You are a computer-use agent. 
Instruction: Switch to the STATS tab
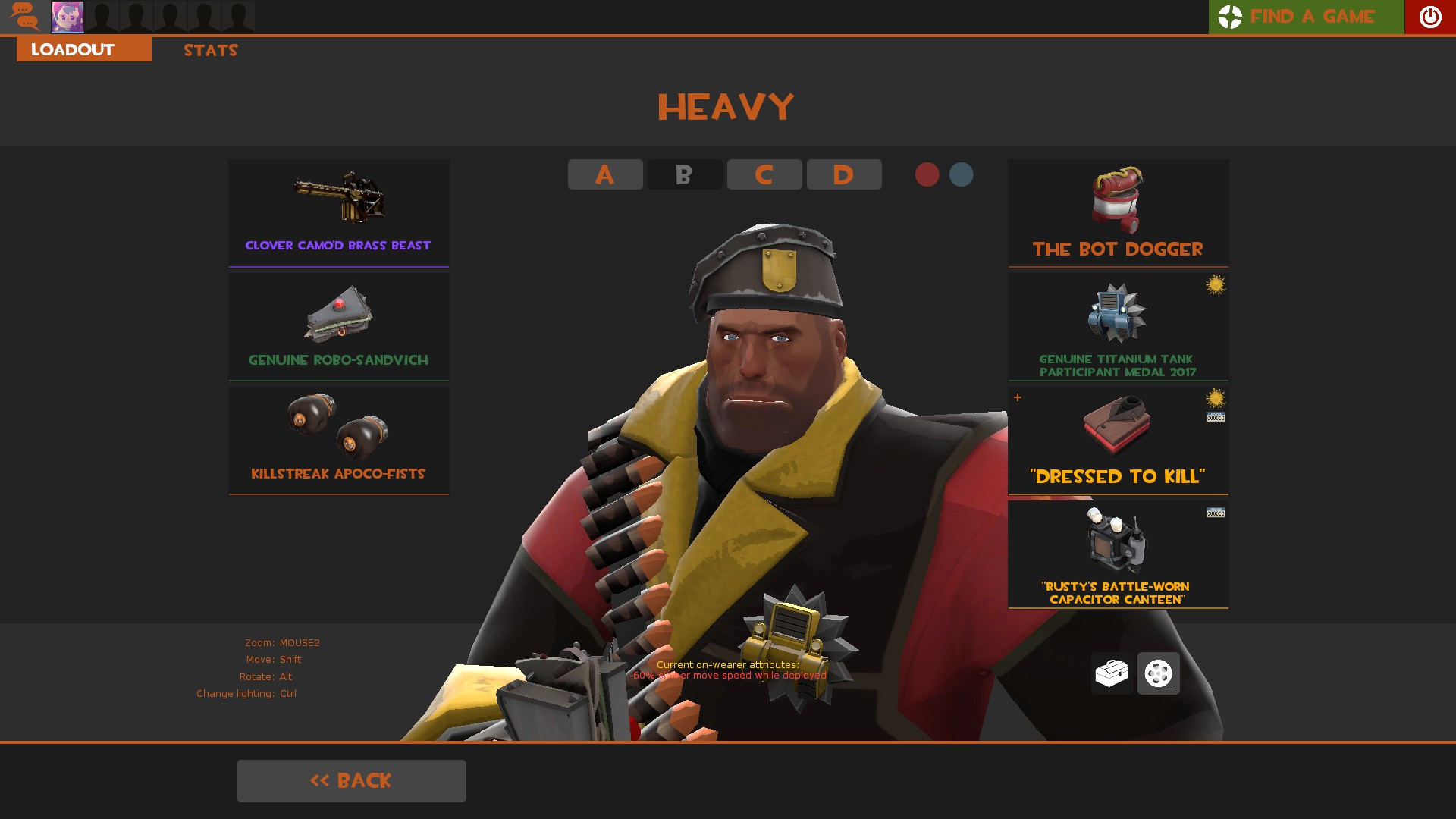[x=210, y=50]
